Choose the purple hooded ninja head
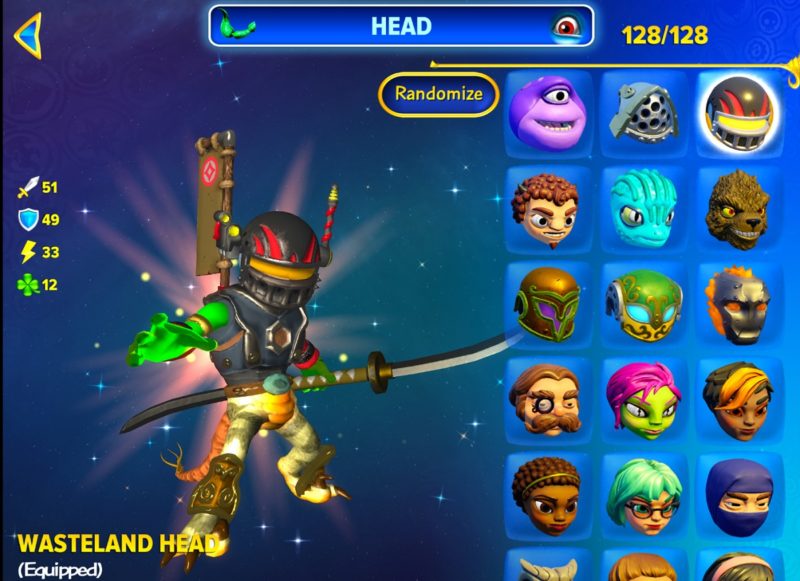800x581 pixels. [738, 491]
